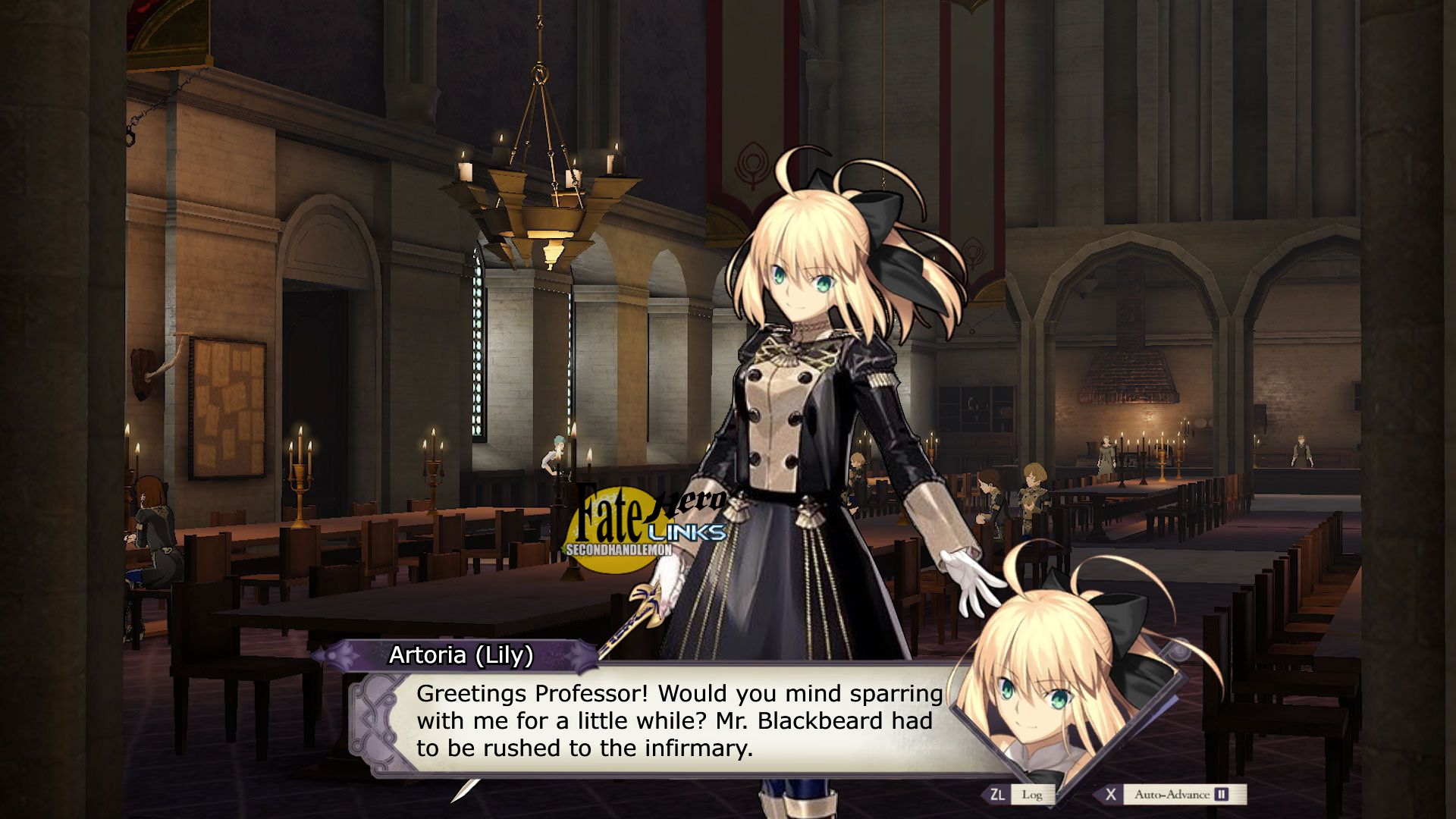The image size is (1456, 819).
Task: Select the ZL button prompt icon
Action: (997, 793)
